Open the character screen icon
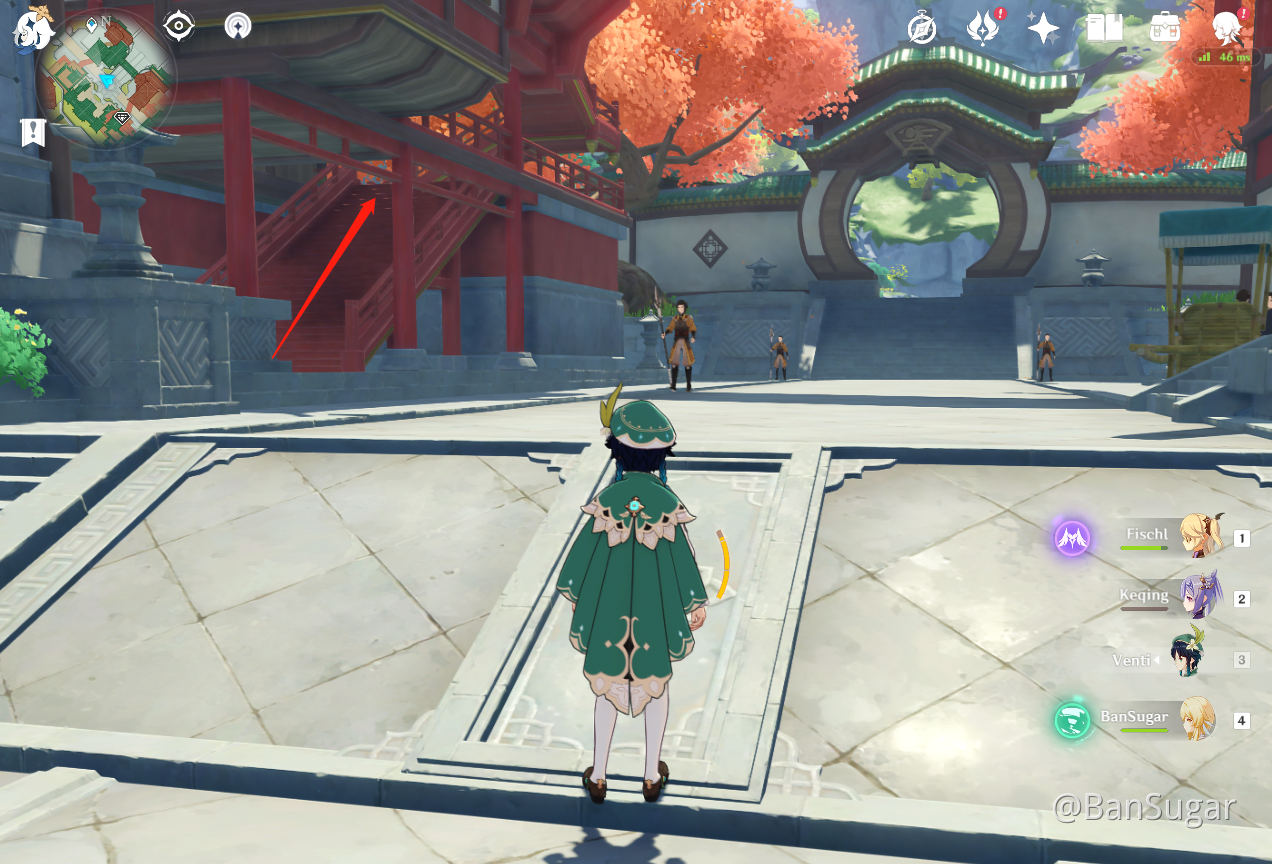 [1226, 28]
